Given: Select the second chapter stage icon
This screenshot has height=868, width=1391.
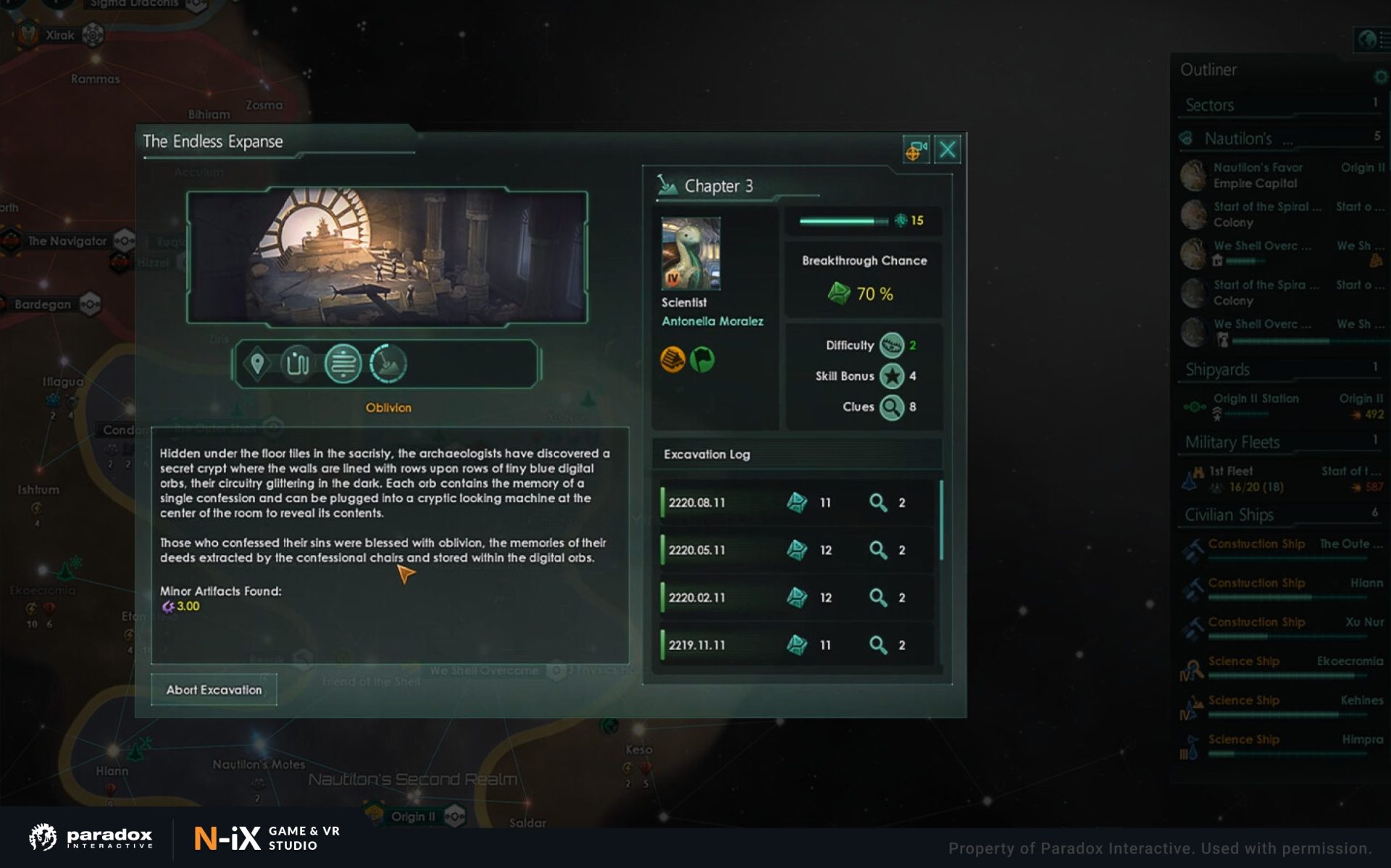Looking at the screenshot, I should 298,363.
